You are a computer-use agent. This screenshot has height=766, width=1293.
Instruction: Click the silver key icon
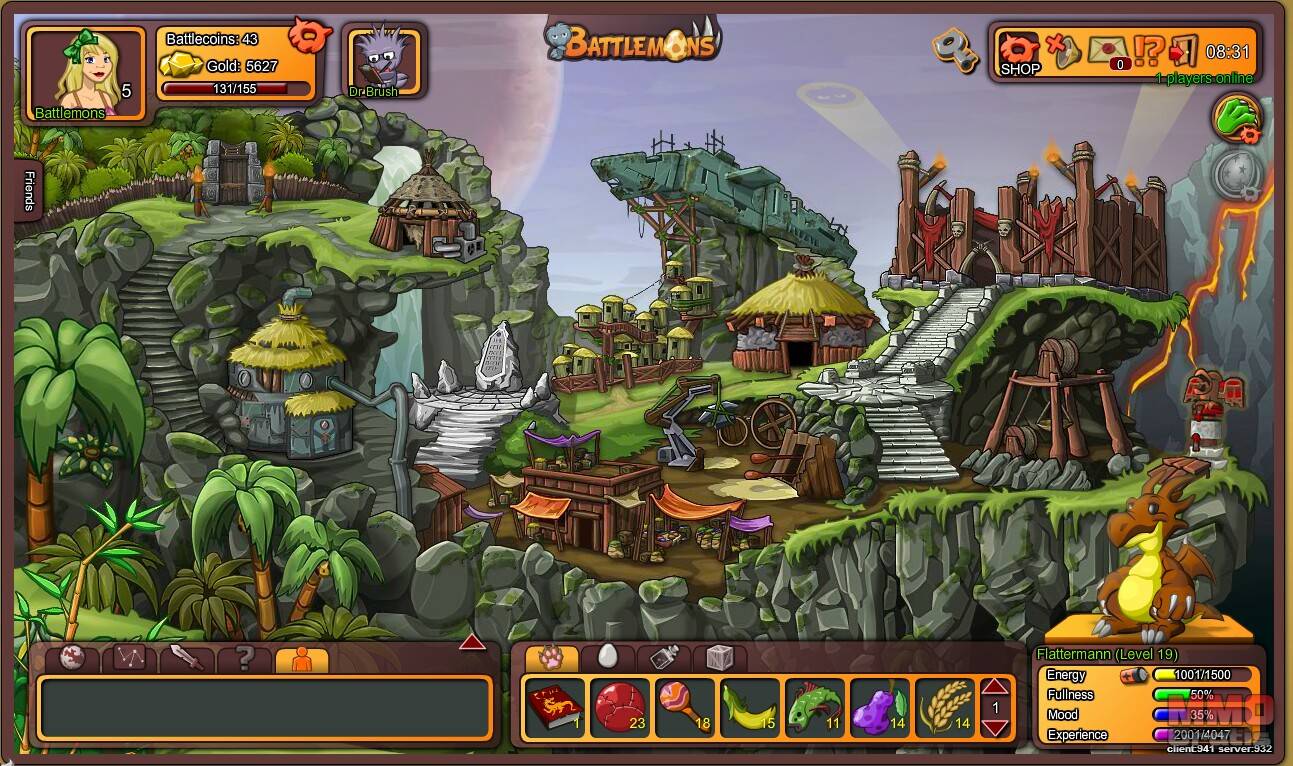click(955, 49)
